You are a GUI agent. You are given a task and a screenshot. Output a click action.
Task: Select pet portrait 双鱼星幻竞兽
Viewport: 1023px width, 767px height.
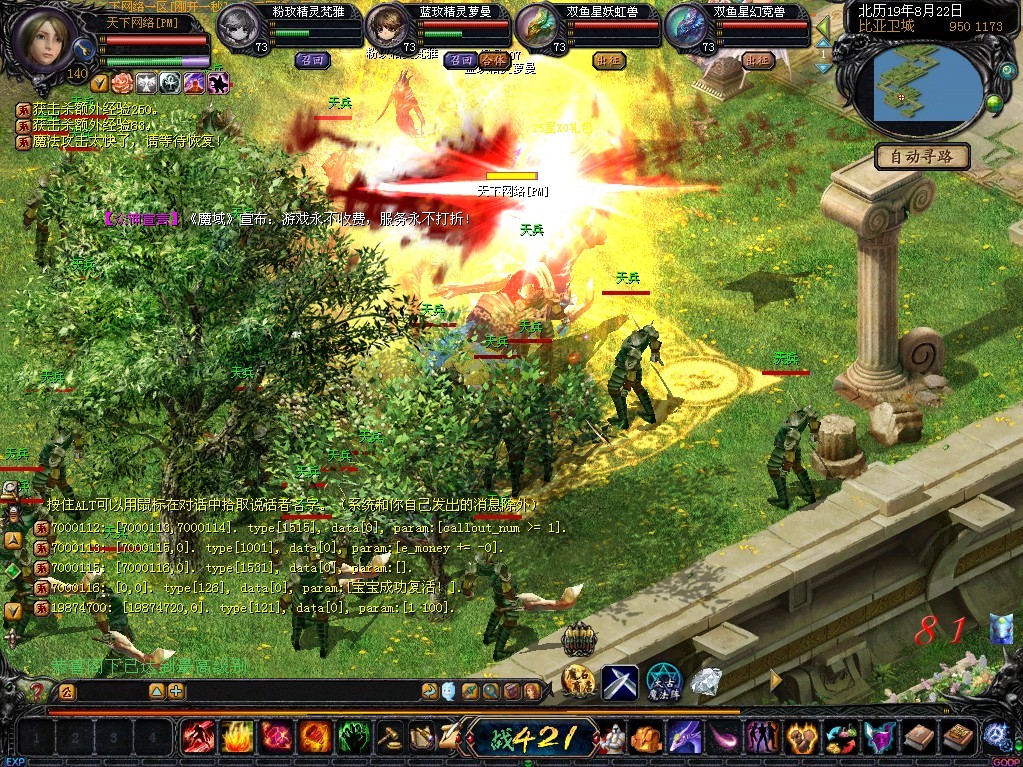(x=688, y=26)
